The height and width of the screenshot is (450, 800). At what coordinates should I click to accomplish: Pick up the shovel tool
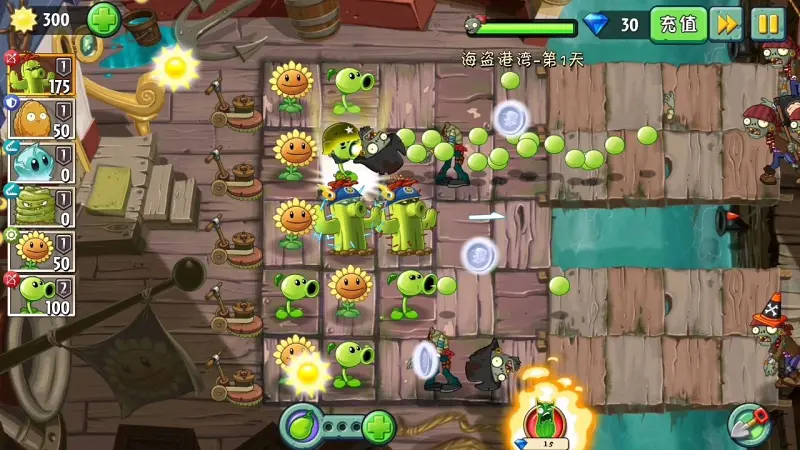click(748, 424)
